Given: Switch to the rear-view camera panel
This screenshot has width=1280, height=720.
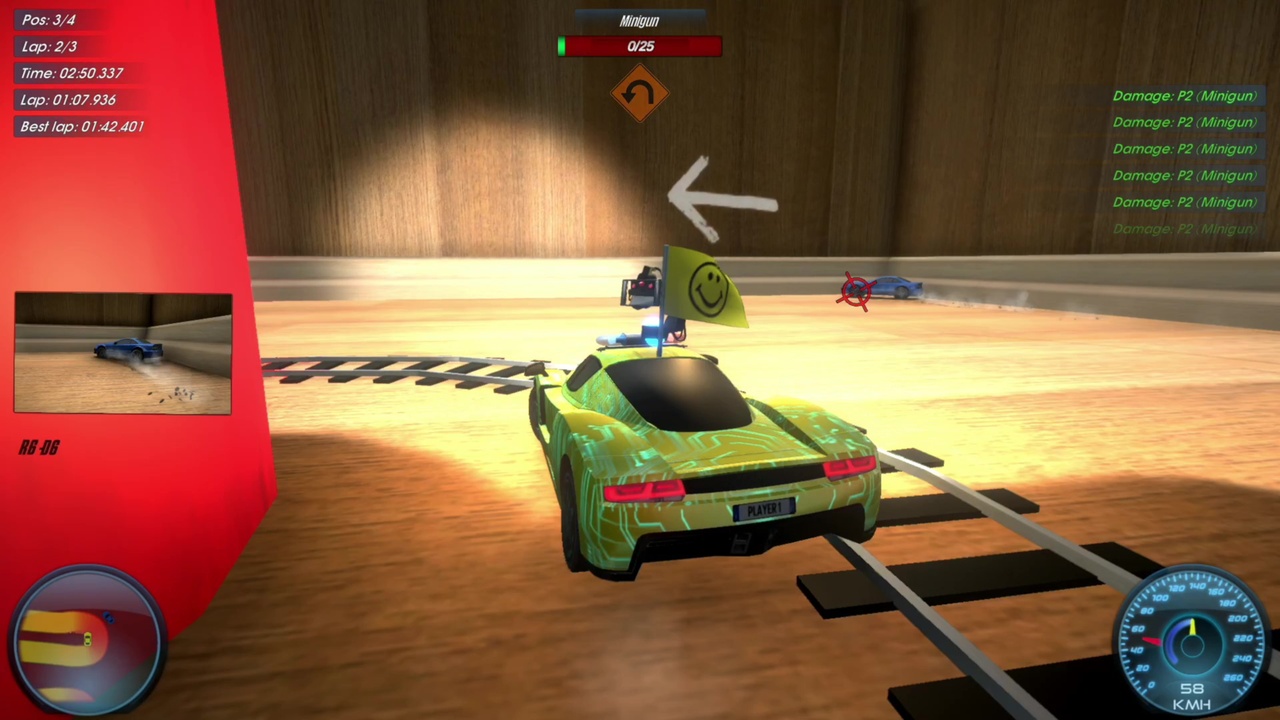Looking at the screenshot, I should (x=122, y=353).
